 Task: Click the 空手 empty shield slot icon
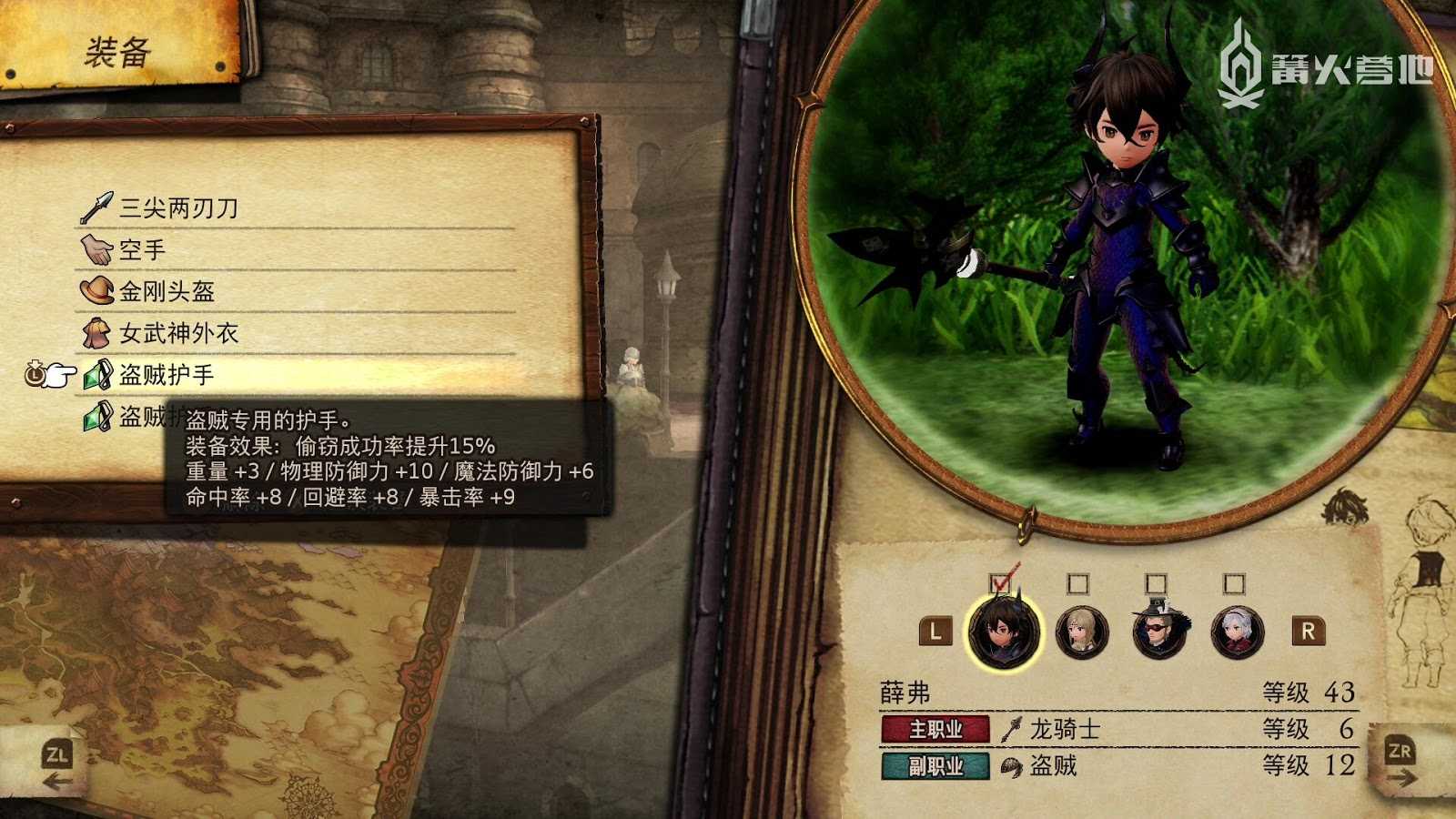[x=96, y=248]
